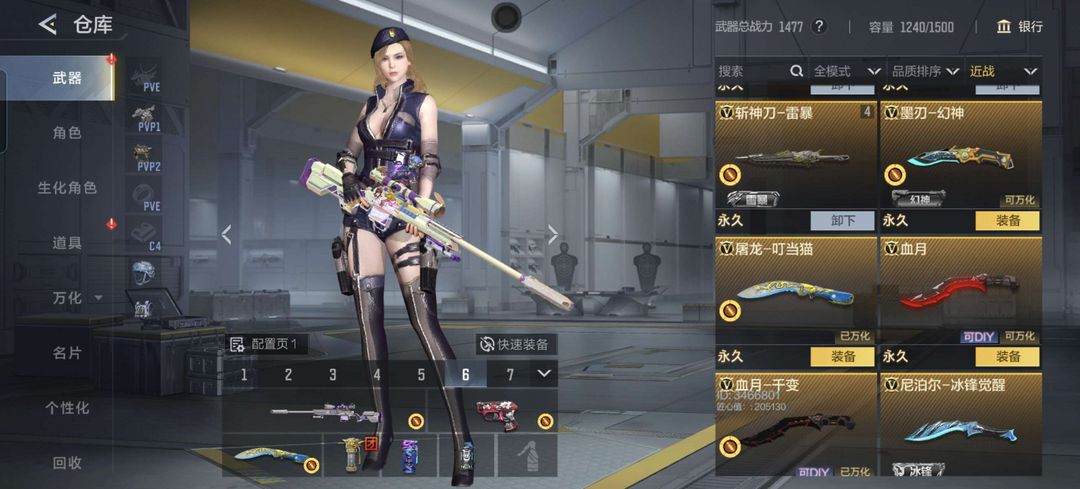Click the 快速装备 quick equip button

514,344
